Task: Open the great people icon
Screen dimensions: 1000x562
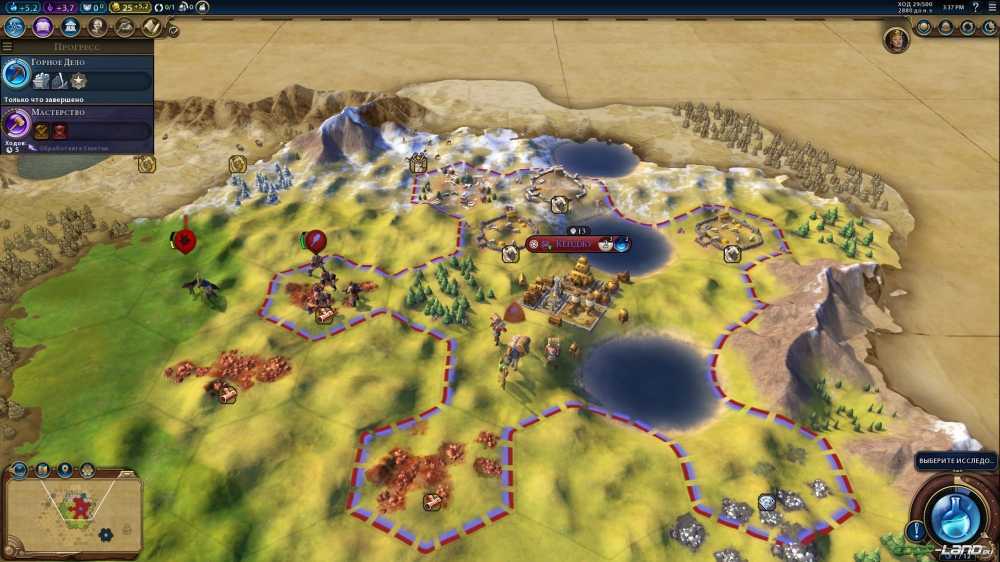Action: (x=97, y=27)
